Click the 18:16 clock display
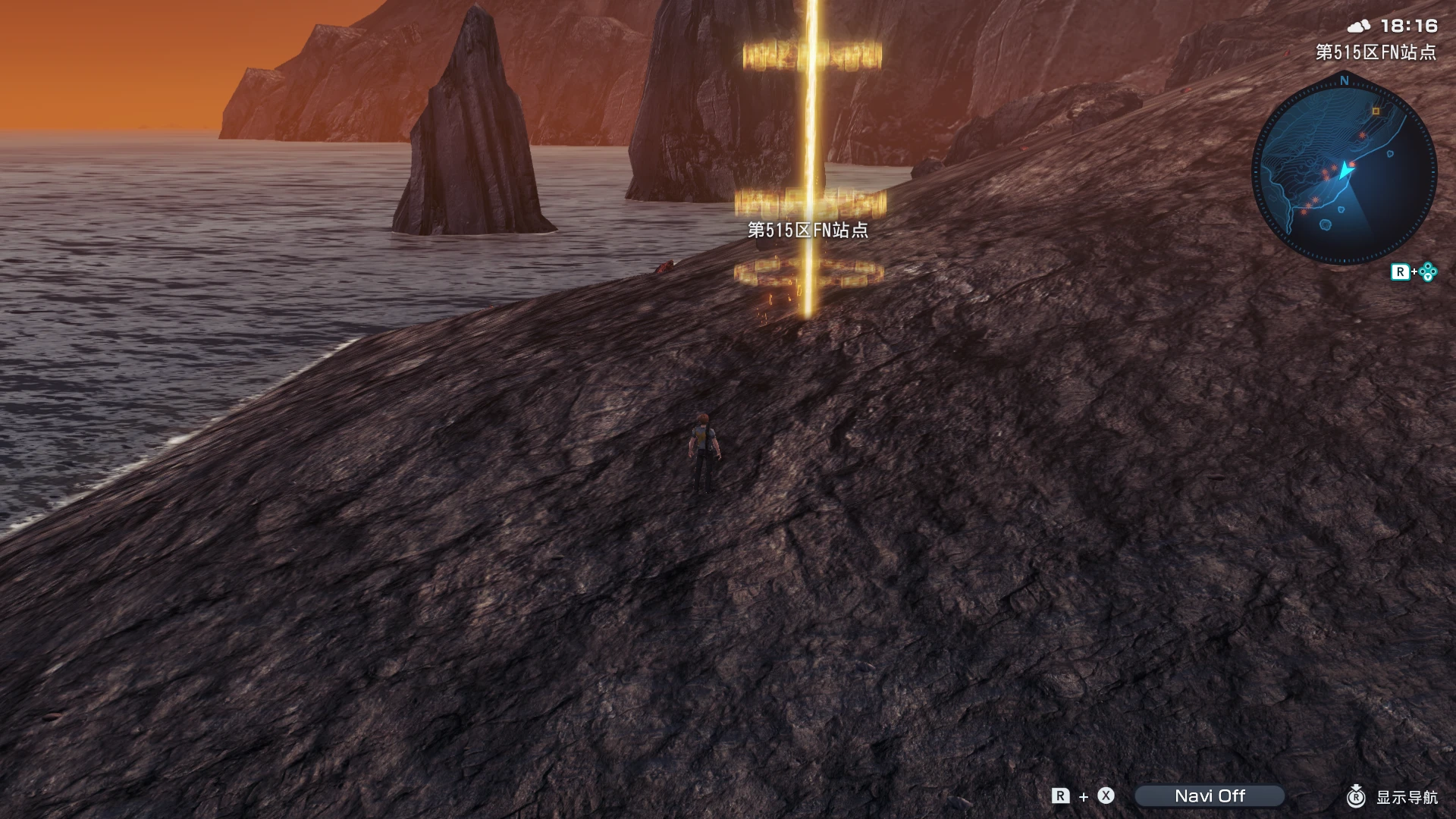1456x819 pixels. [1409, 25]
